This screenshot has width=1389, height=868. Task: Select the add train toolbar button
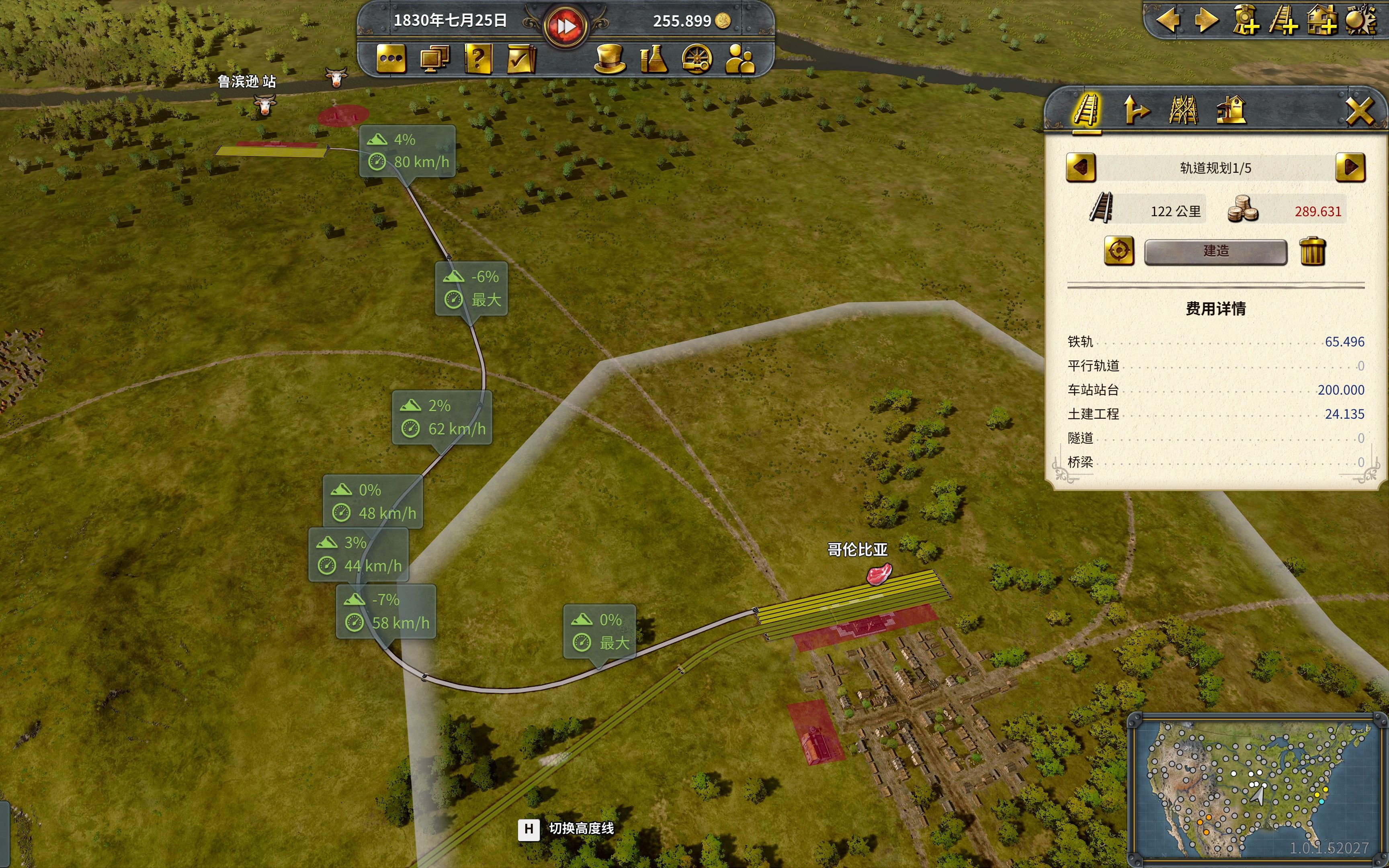1245,20
